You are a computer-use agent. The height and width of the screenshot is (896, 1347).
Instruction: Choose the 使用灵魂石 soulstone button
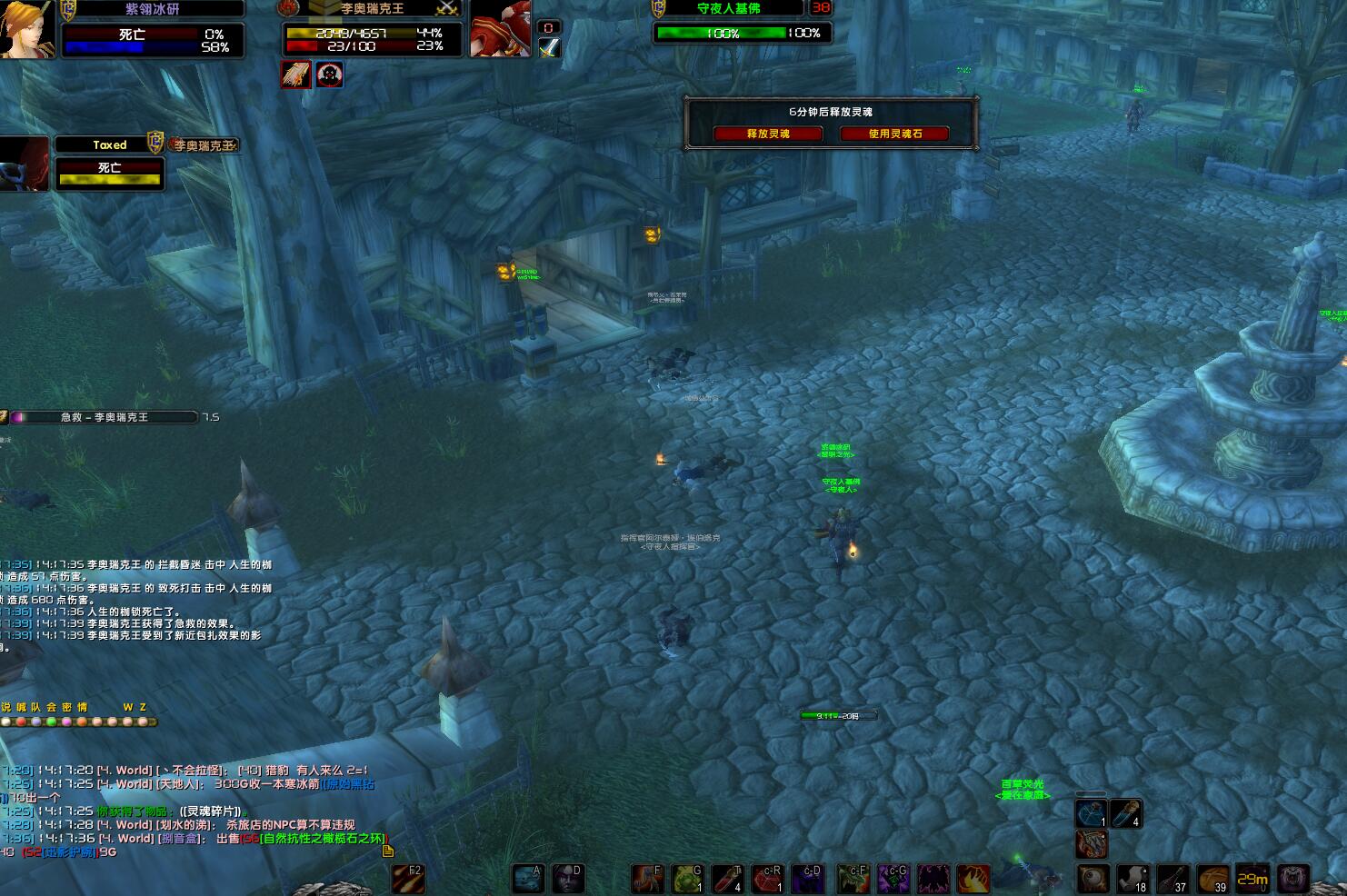(894, 134)
